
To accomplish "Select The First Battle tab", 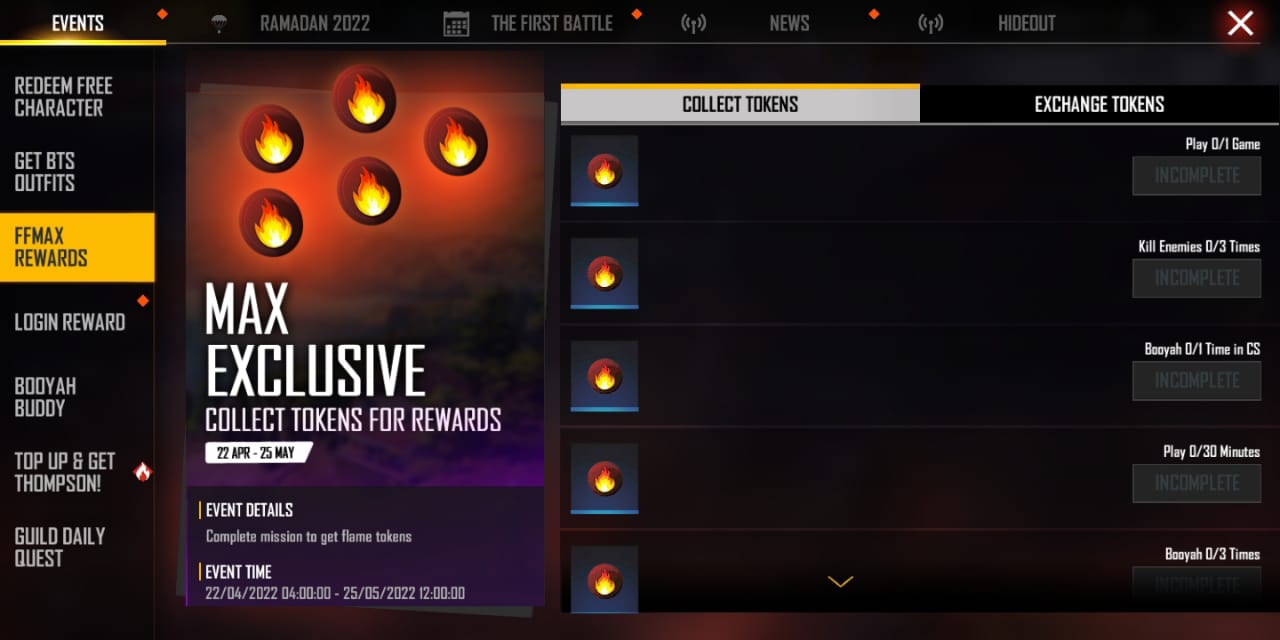I will pos(551,23).
